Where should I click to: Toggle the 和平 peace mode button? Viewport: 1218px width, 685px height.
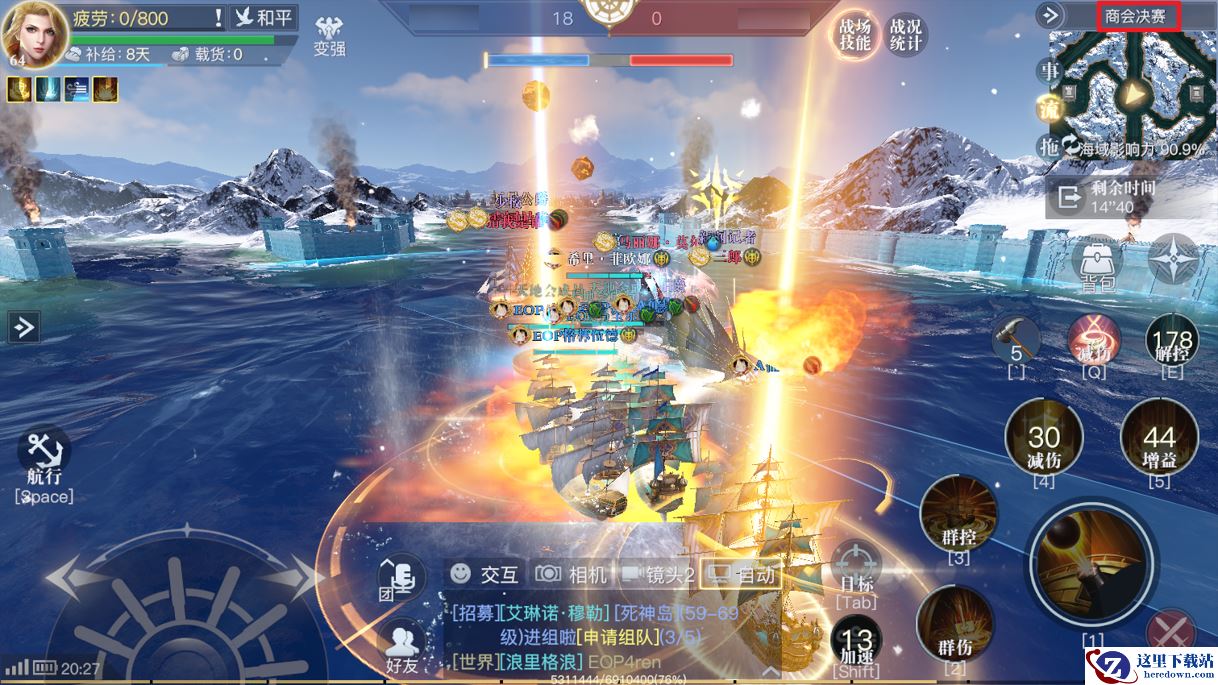[264, 18]
